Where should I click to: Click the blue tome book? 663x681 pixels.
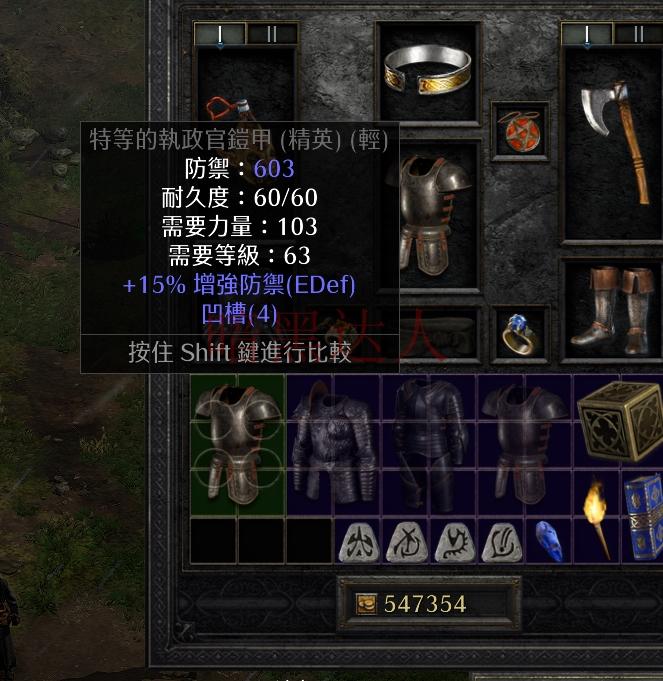coord(644,516)
